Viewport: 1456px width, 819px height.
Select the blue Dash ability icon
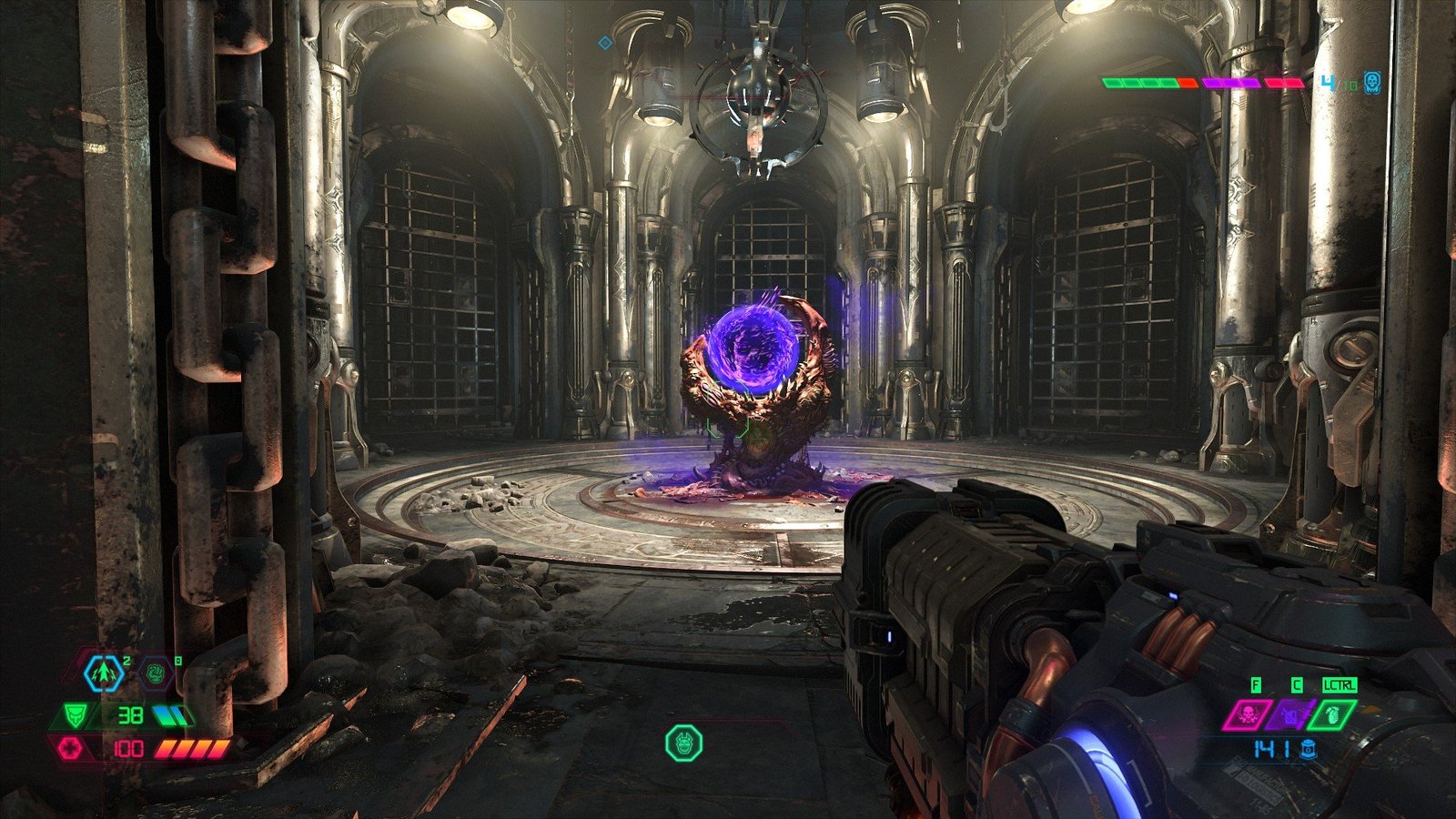point(102,673)
